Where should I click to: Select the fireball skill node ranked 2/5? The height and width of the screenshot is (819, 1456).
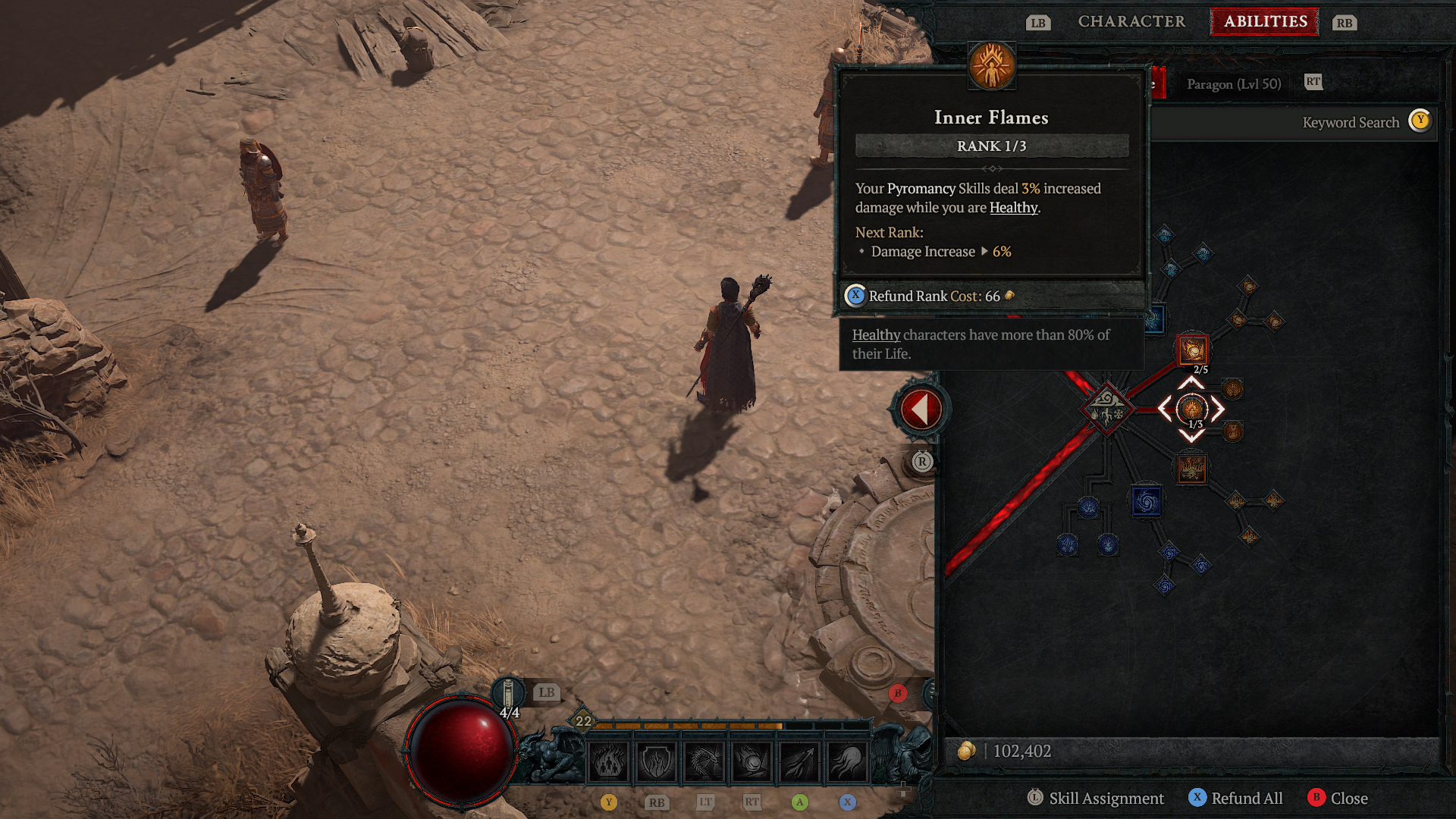coord(1192,350)
